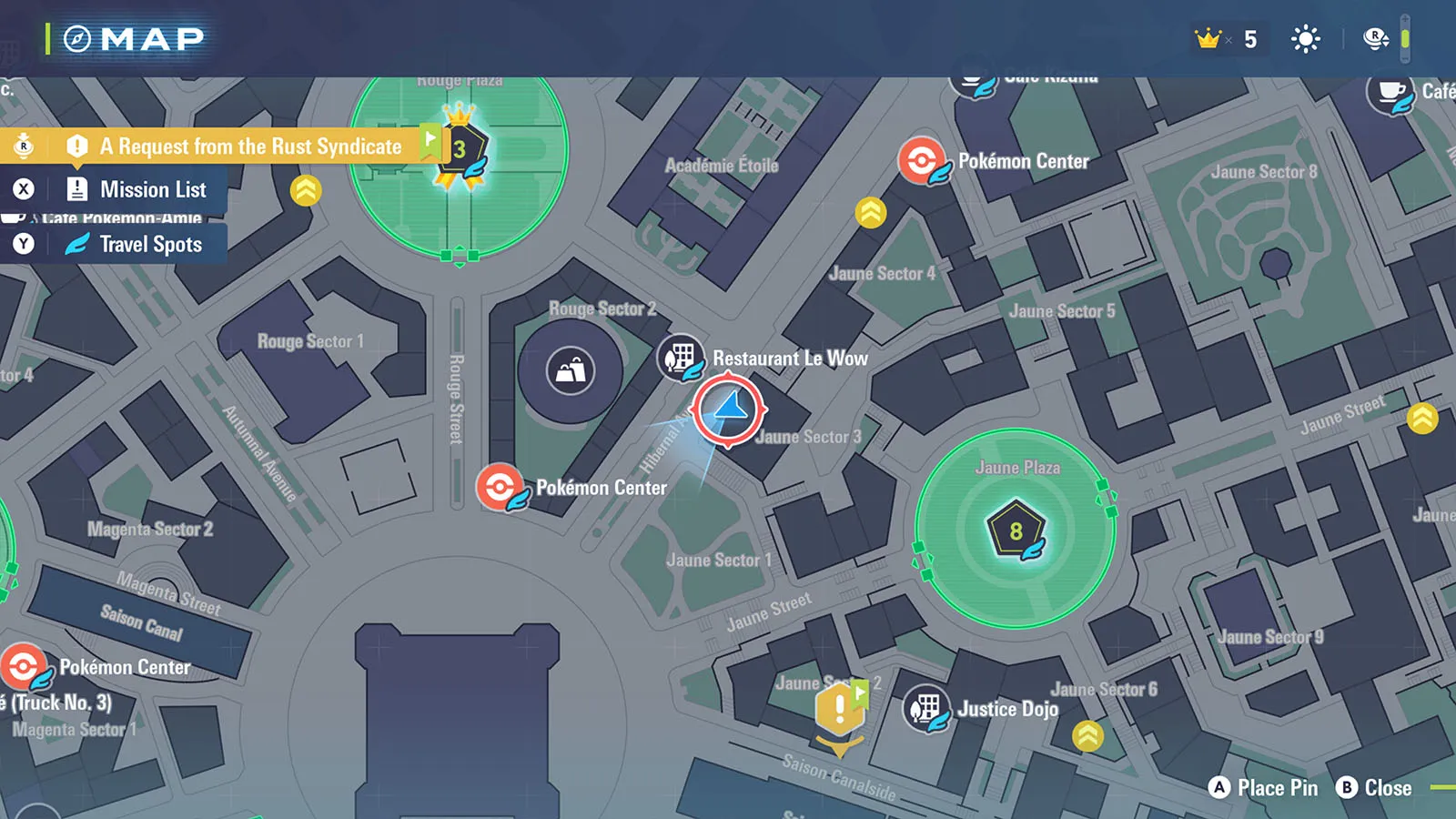The image size is (1456, 819).
Task: Choose Pokémon Center marker below Rouge Sector 2
Action: coord(499,487)
